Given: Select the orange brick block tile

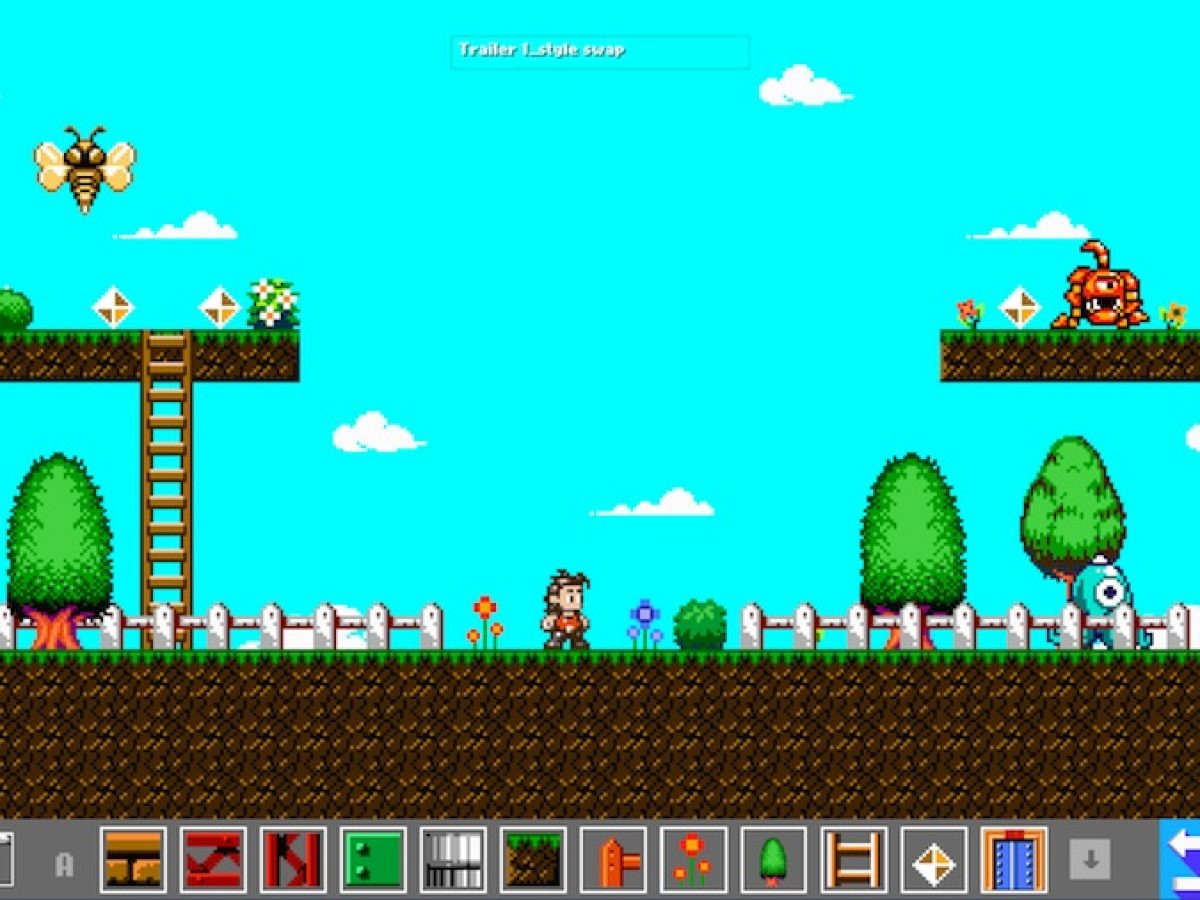Looking at the screenshot, I should pyautogui.click(x=133, y=860).
